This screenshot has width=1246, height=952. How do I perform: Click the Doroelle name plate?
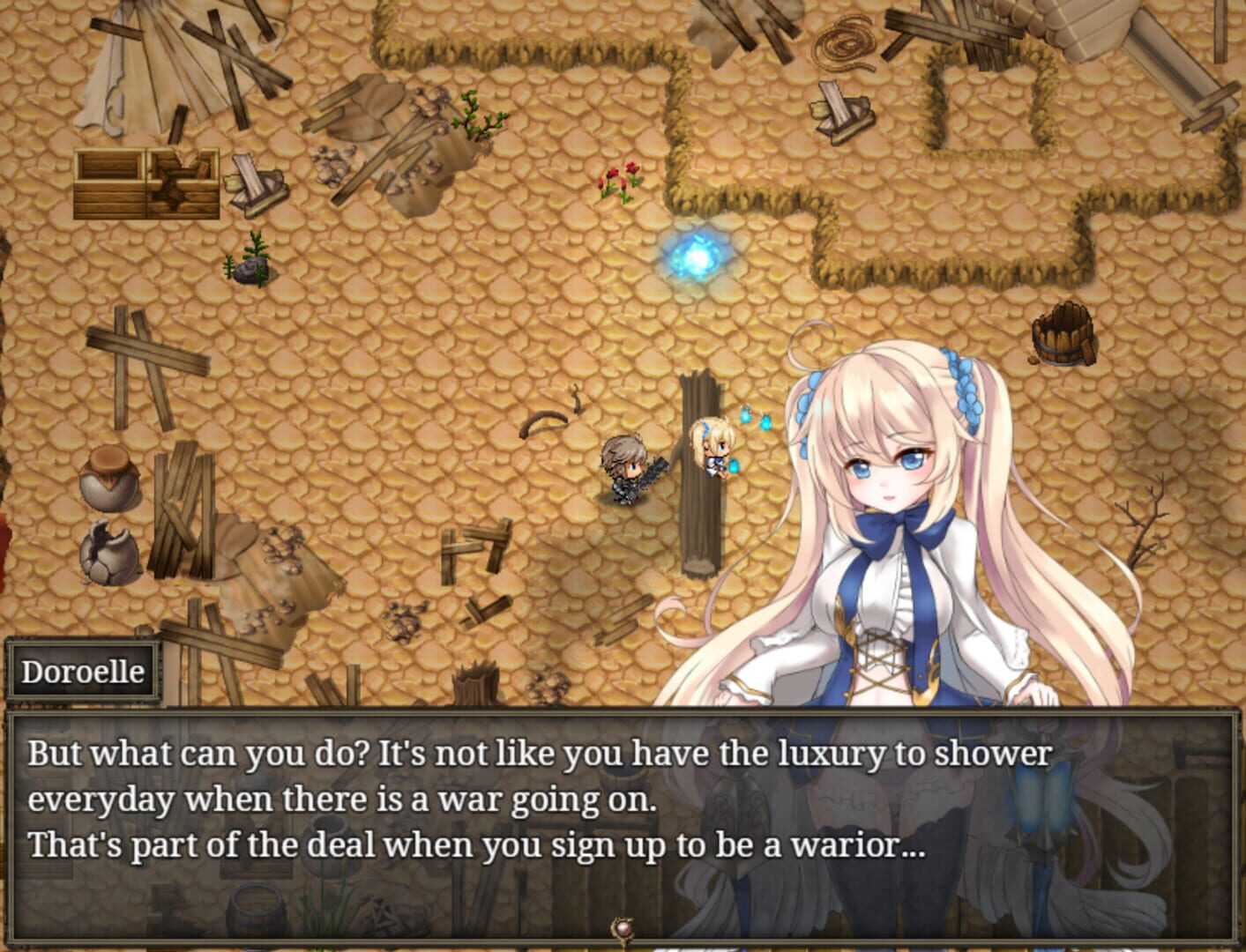(84, 670)
